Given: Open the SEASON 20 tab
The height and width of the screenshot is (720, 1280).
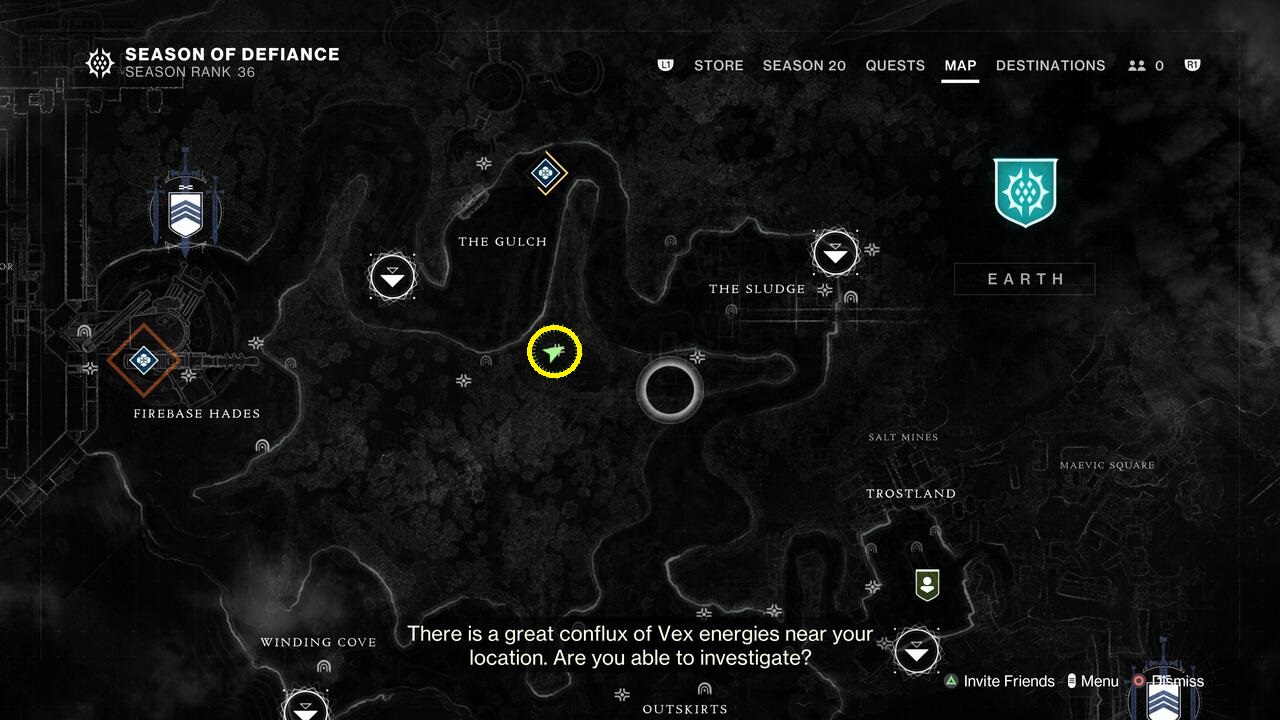Looking at the screenshot, I should (804, 65).
